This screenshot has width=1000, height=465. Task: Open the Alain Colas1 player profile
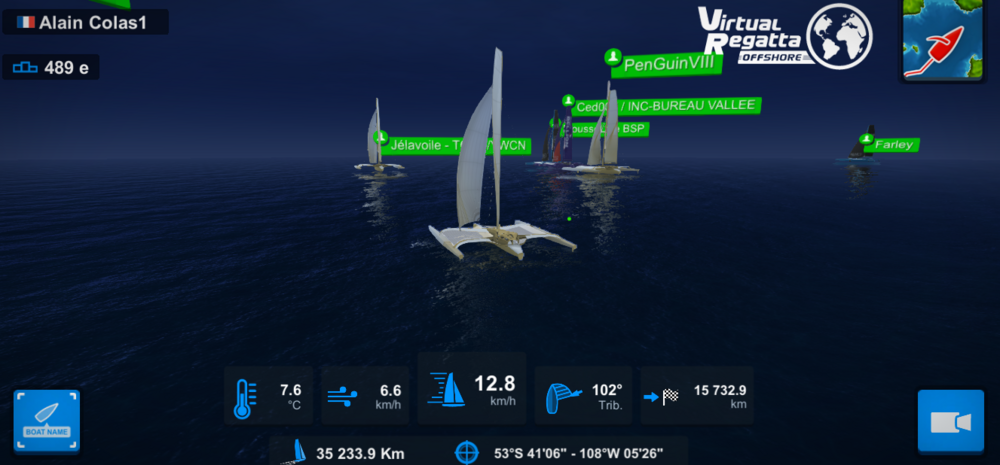[84, 22]
